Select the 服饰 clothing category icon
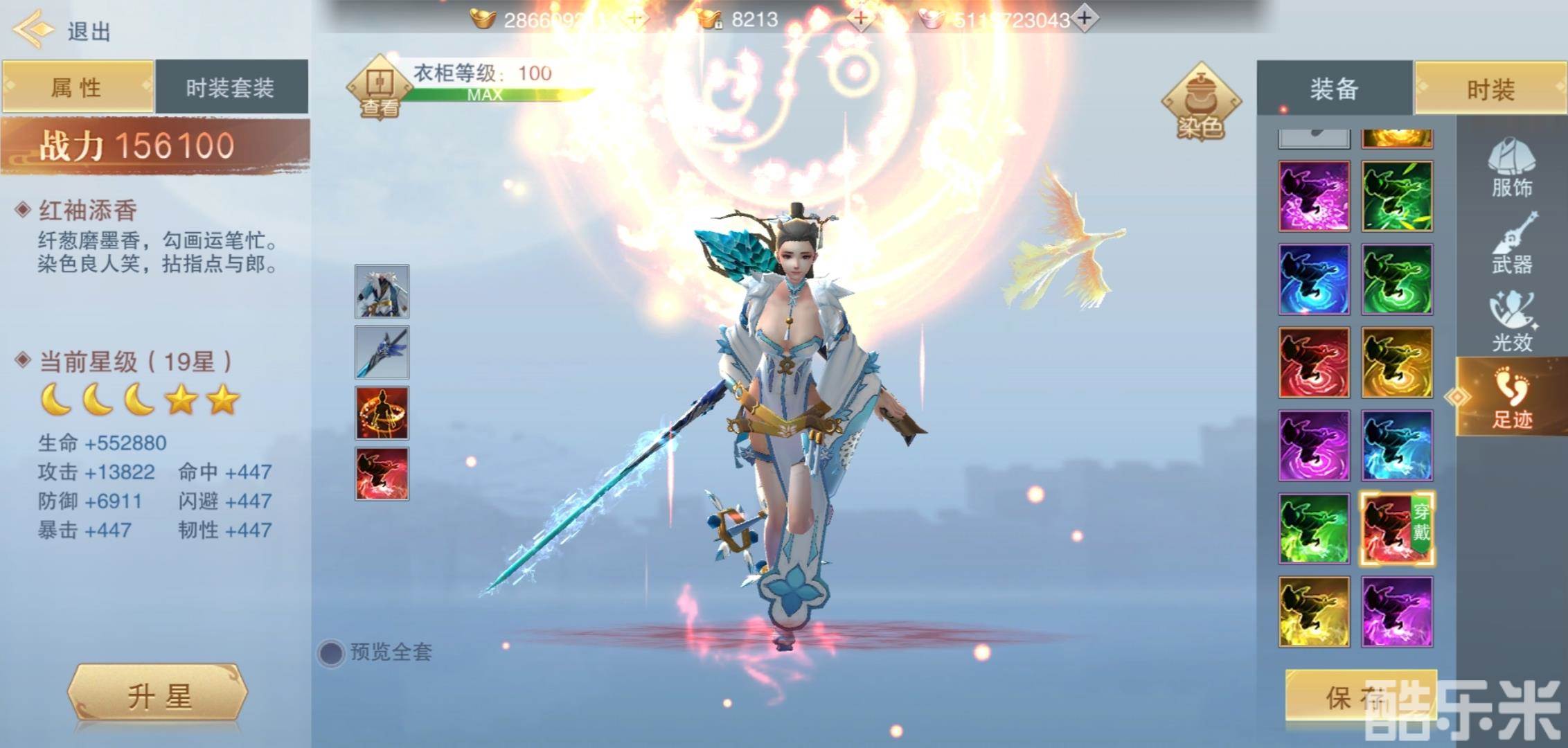This screenshot has width=1568, height=748. pos(1513,170)
